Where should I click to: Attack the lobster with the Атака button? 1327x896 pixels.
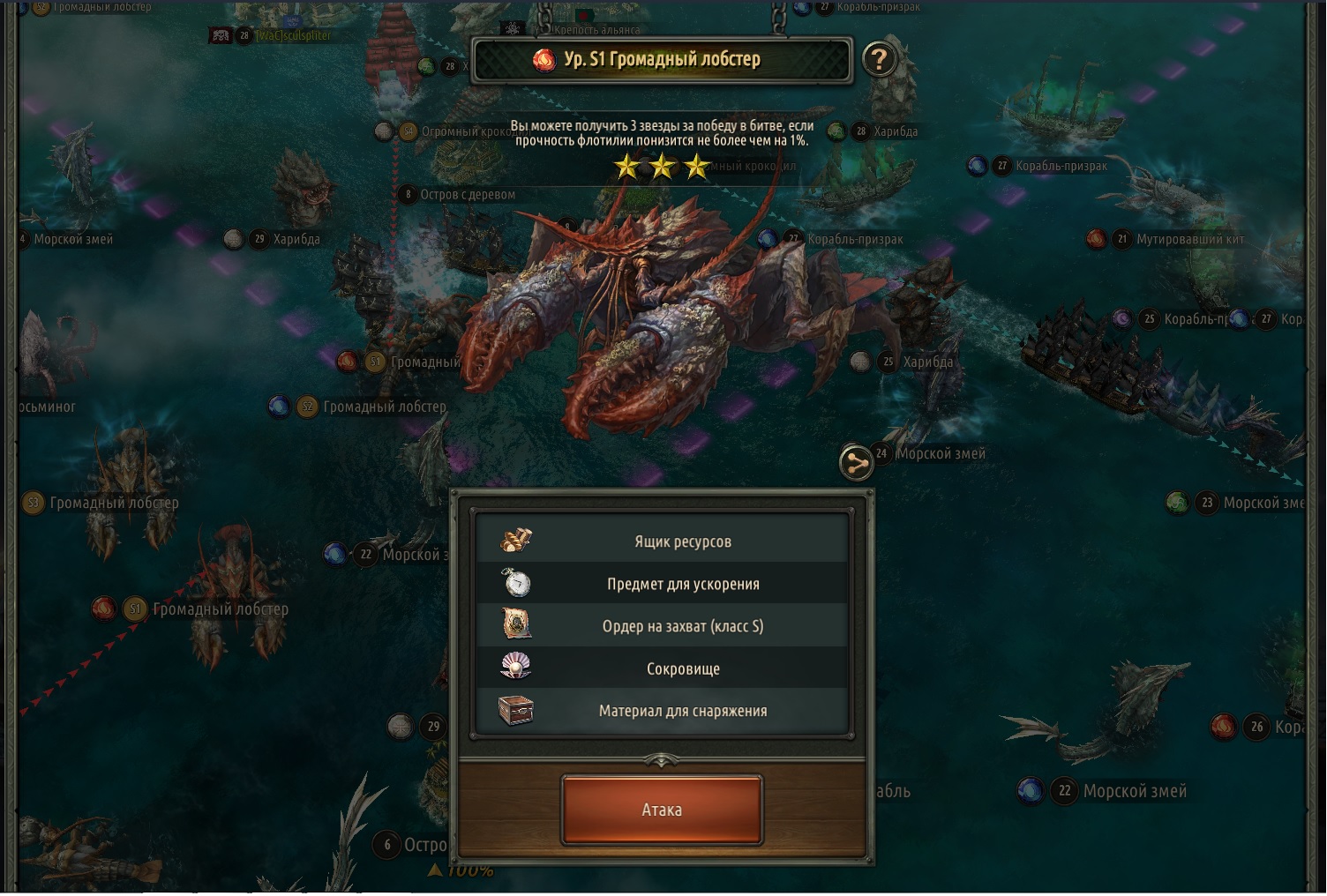pos(662,810)
